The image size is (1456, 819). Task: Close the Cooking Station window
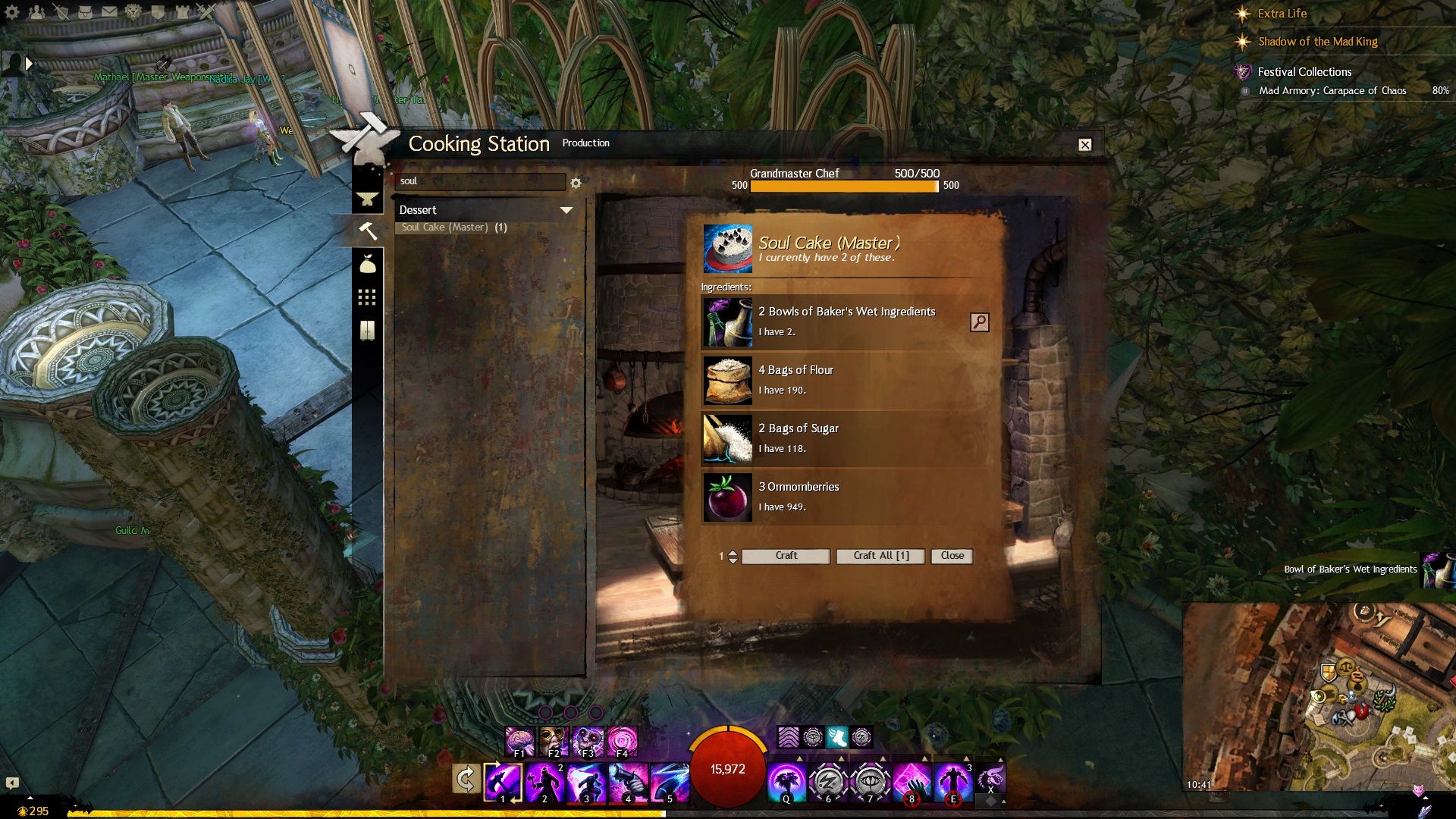[x=1085, y=145]
